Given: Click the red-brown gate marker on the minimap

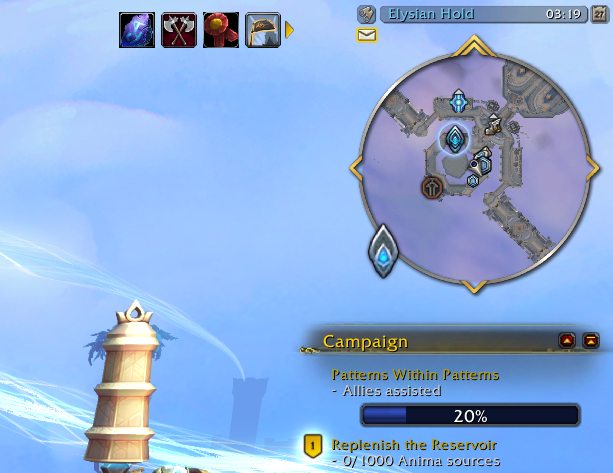Looking at the screenshot, I should 431,187.
